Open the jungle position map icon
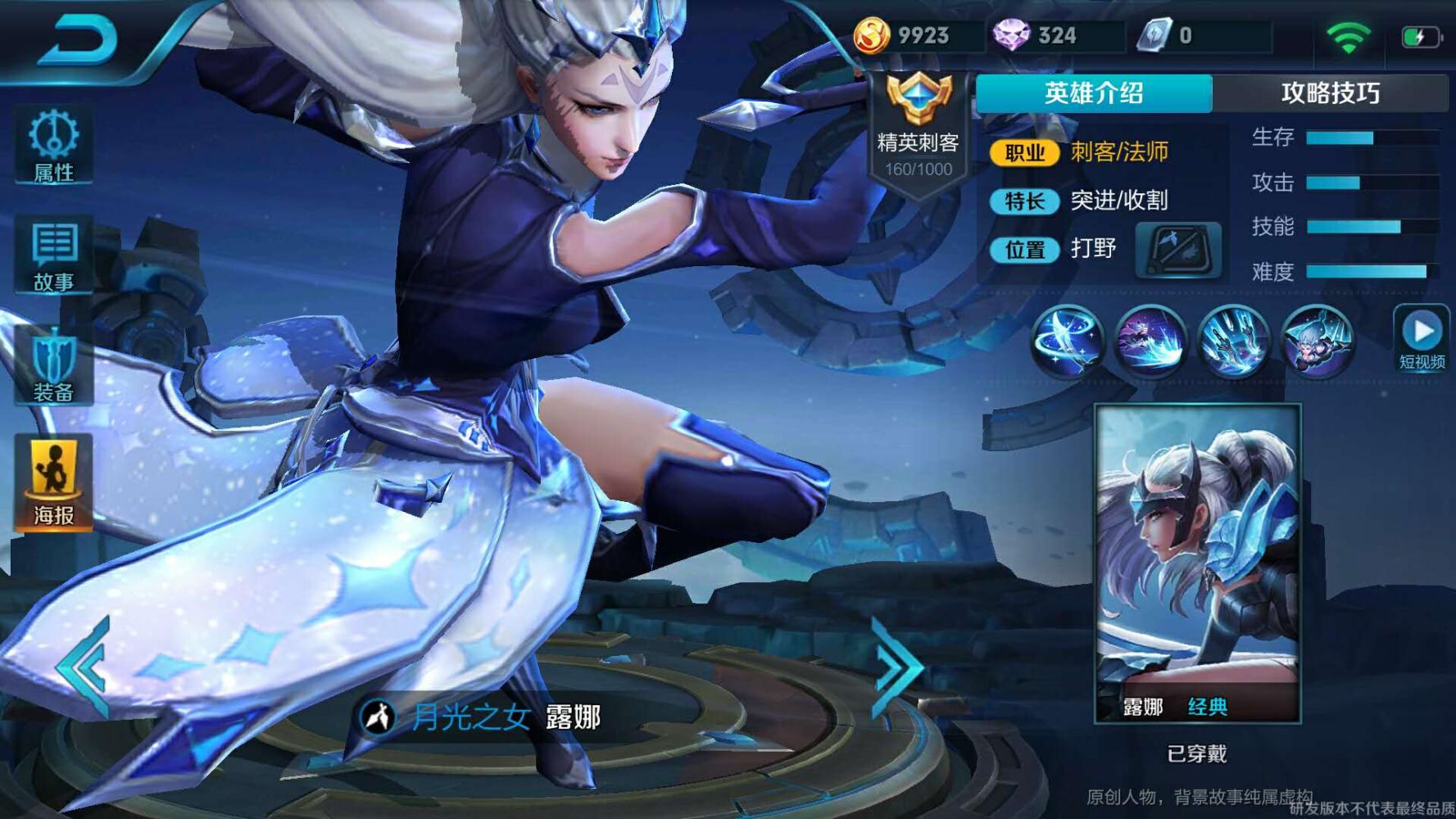The image size is (1456, 819). pyautogui.click(x=1177, y=250)
